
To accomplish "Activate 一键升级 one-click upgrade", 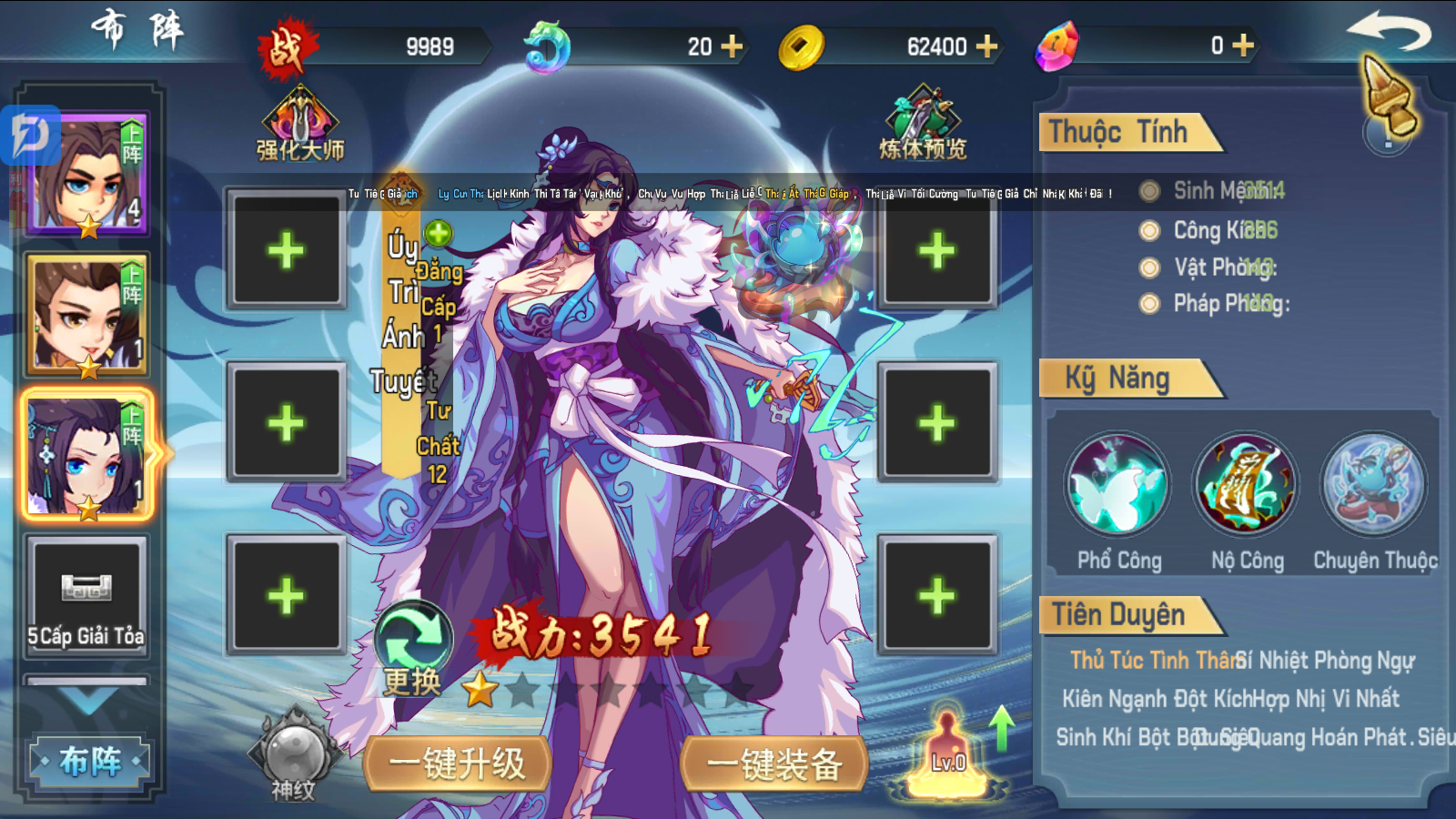I will pos(458,764).
